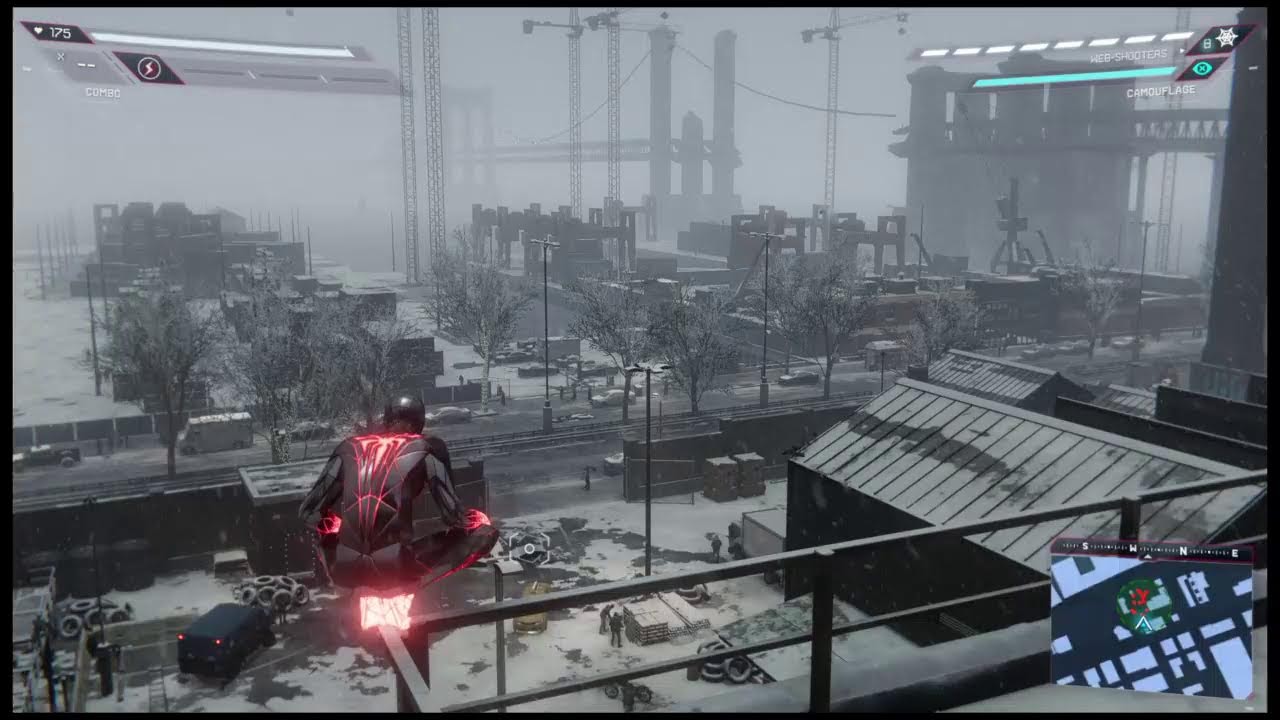
Task: Activate the Venom lightning bolt icon
Action: tap(149, 68)
